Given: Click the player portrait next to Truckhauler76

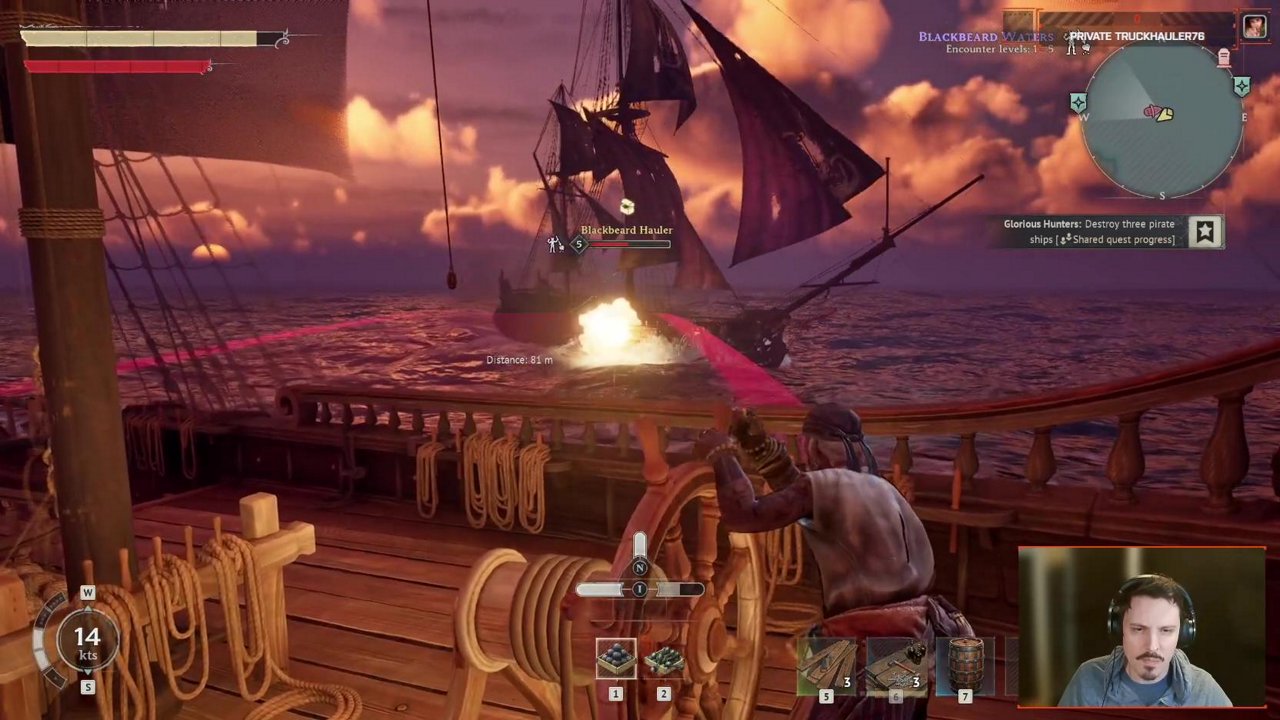Looking at the screenshot, I should (x=1254, y=27).
